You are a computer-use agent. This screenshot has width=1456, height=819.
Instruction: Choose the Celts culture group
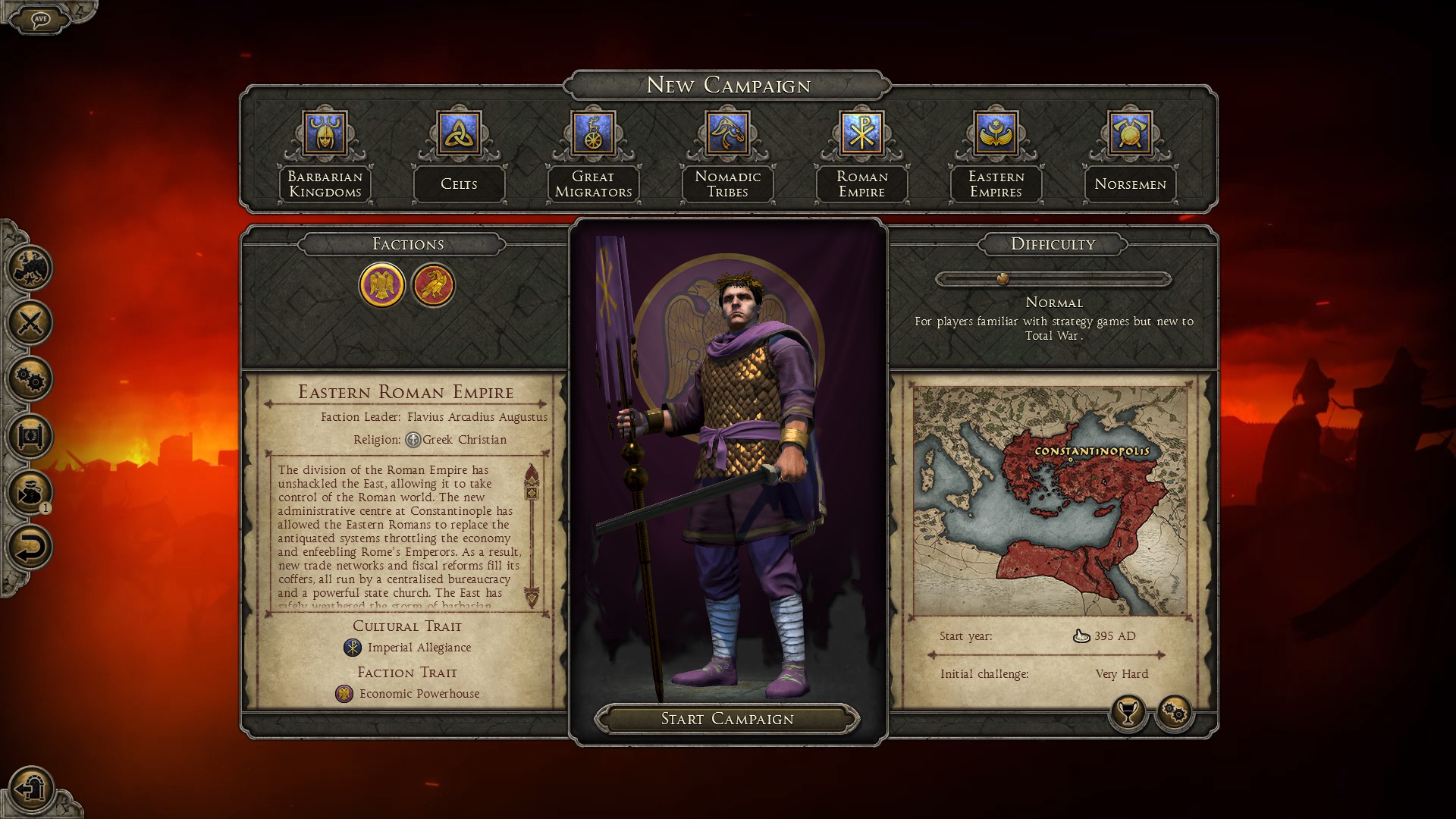click(x=459, y=155)
